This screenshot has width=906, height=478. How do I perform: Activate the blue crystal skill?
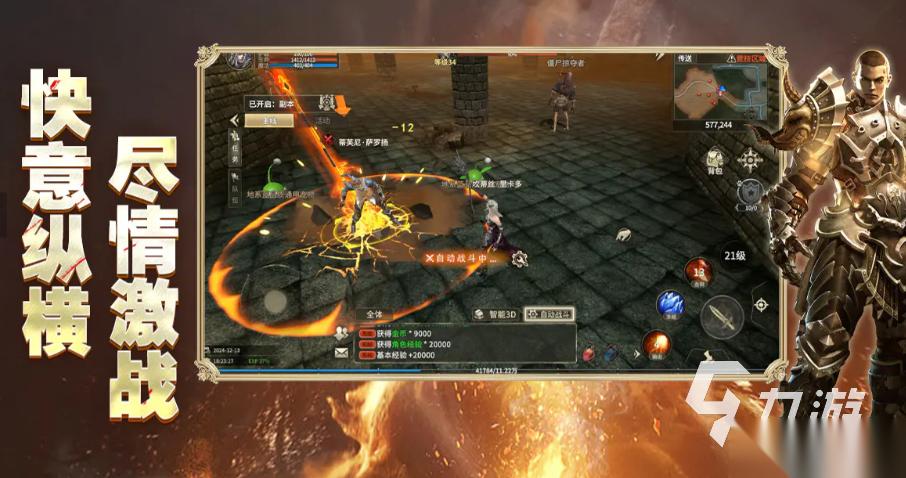tap(668, 303)
